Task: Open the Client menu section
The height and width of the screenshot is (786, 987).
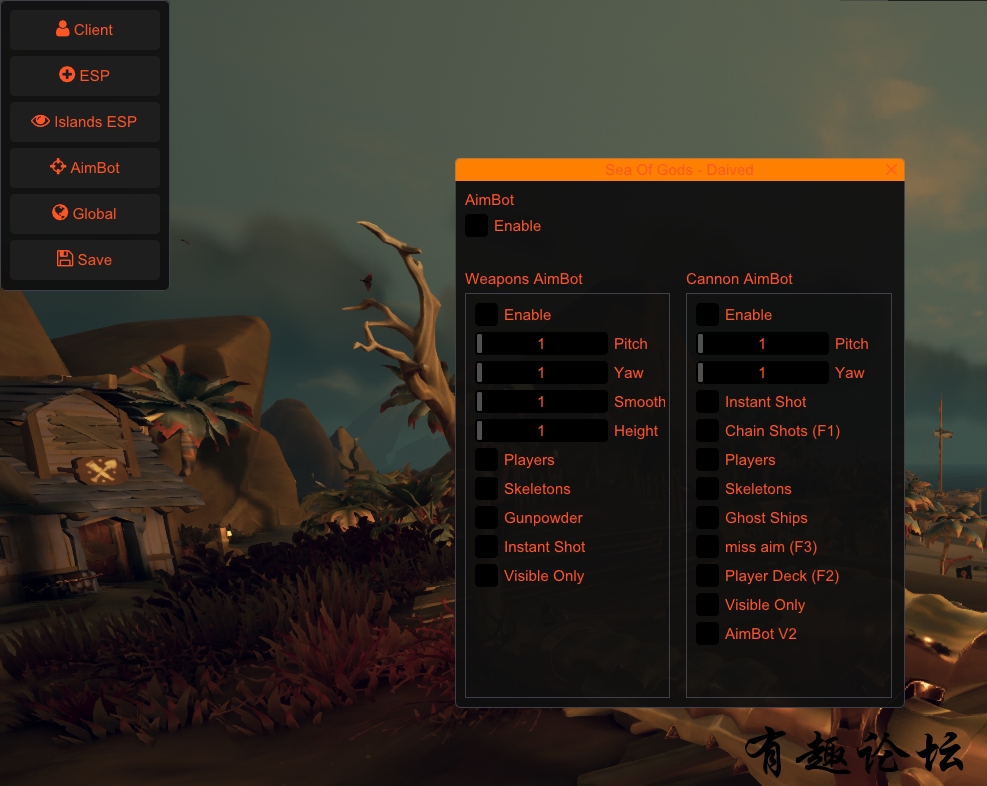Action: tap(85, 30)
